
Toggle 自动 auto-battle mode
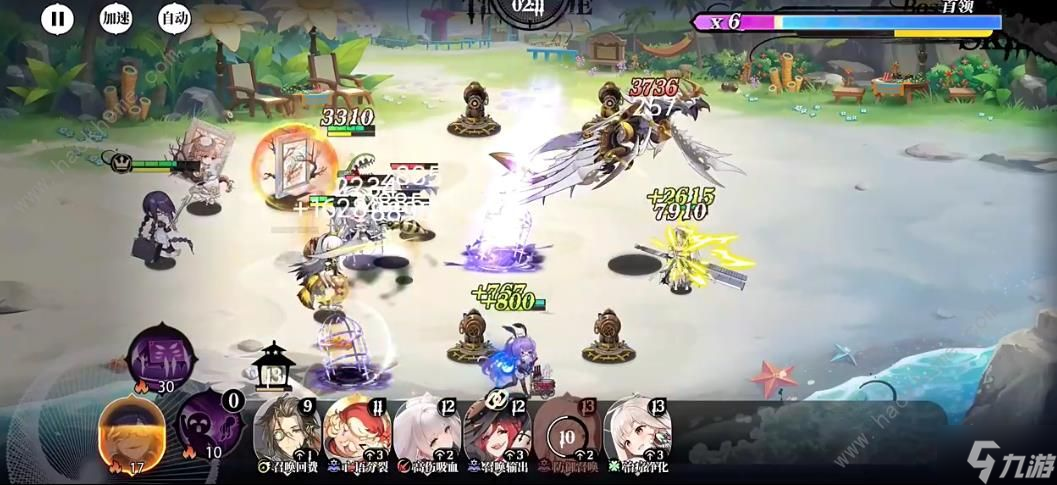coord(174,18)
